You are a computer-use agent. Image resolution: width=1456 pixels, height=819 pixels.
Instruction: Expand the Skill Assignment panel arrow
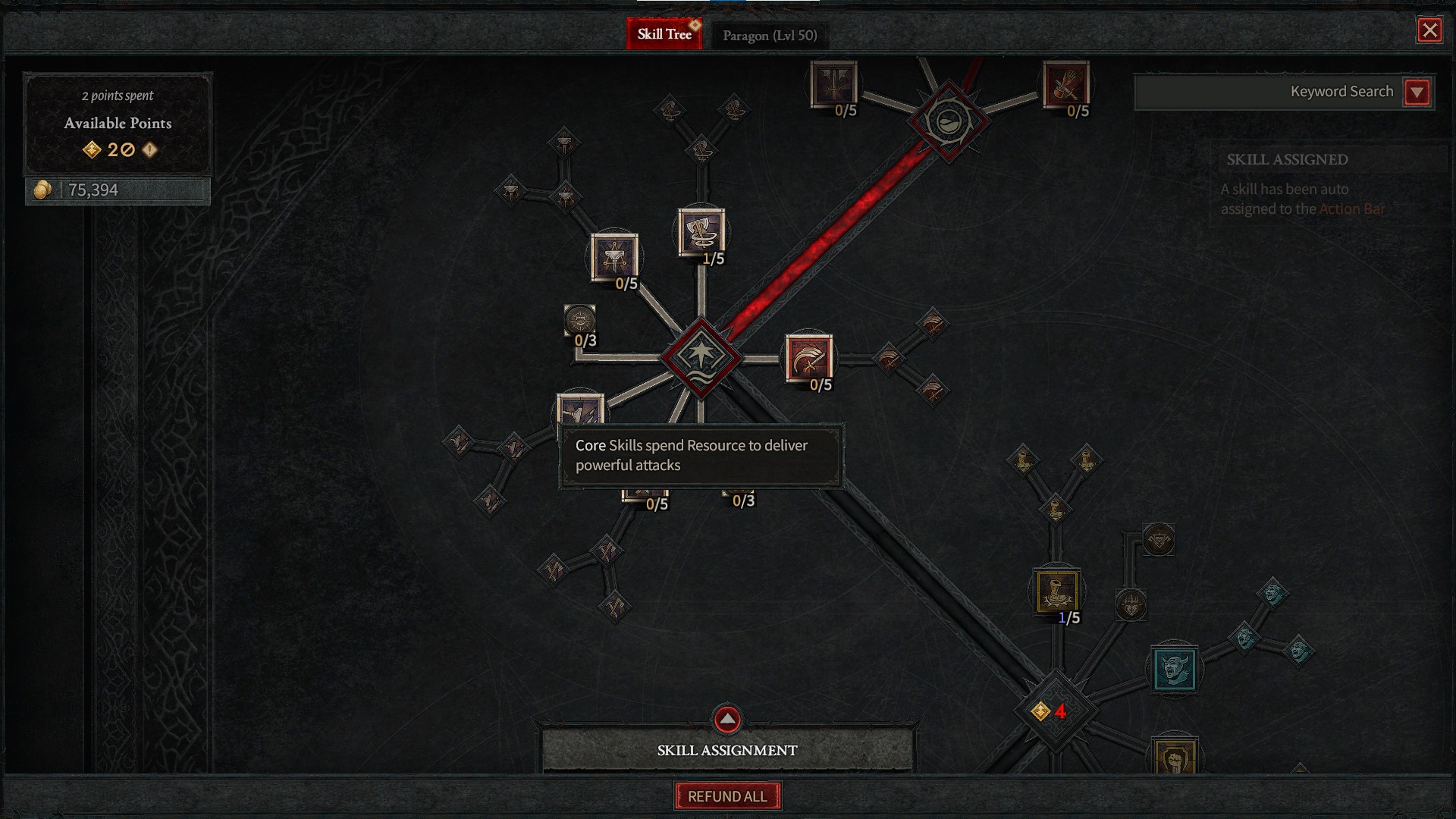click(x=727, y=719)
